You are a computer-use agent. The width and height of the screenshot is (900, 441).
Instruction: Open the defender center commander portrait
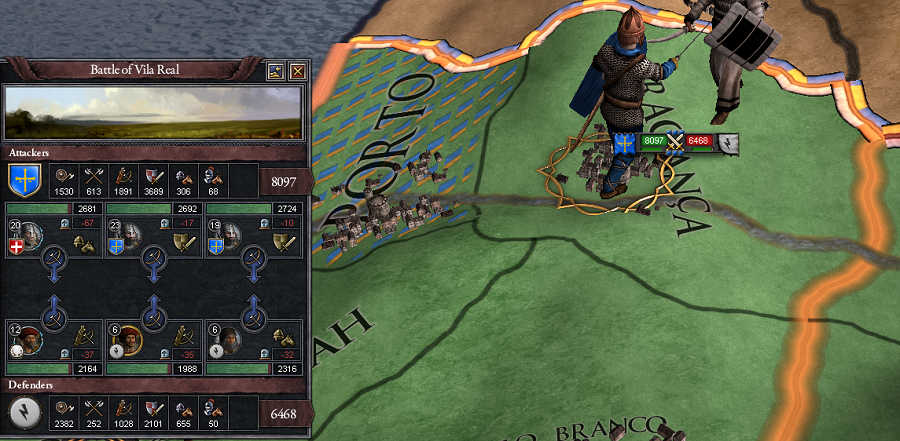[129, 340]
